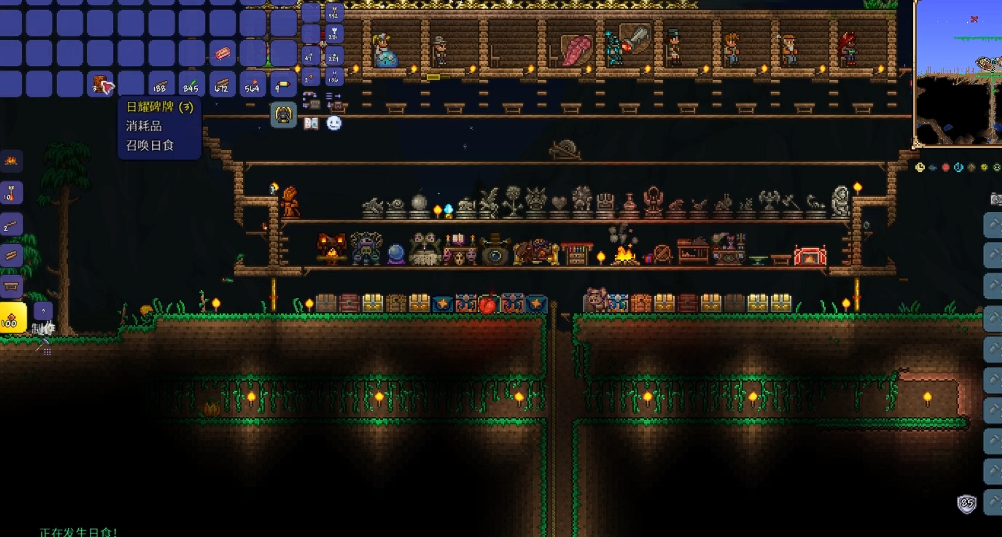
Task: Click the minimap in the corner
Action: pyautogui.click(x=958, y=74)
